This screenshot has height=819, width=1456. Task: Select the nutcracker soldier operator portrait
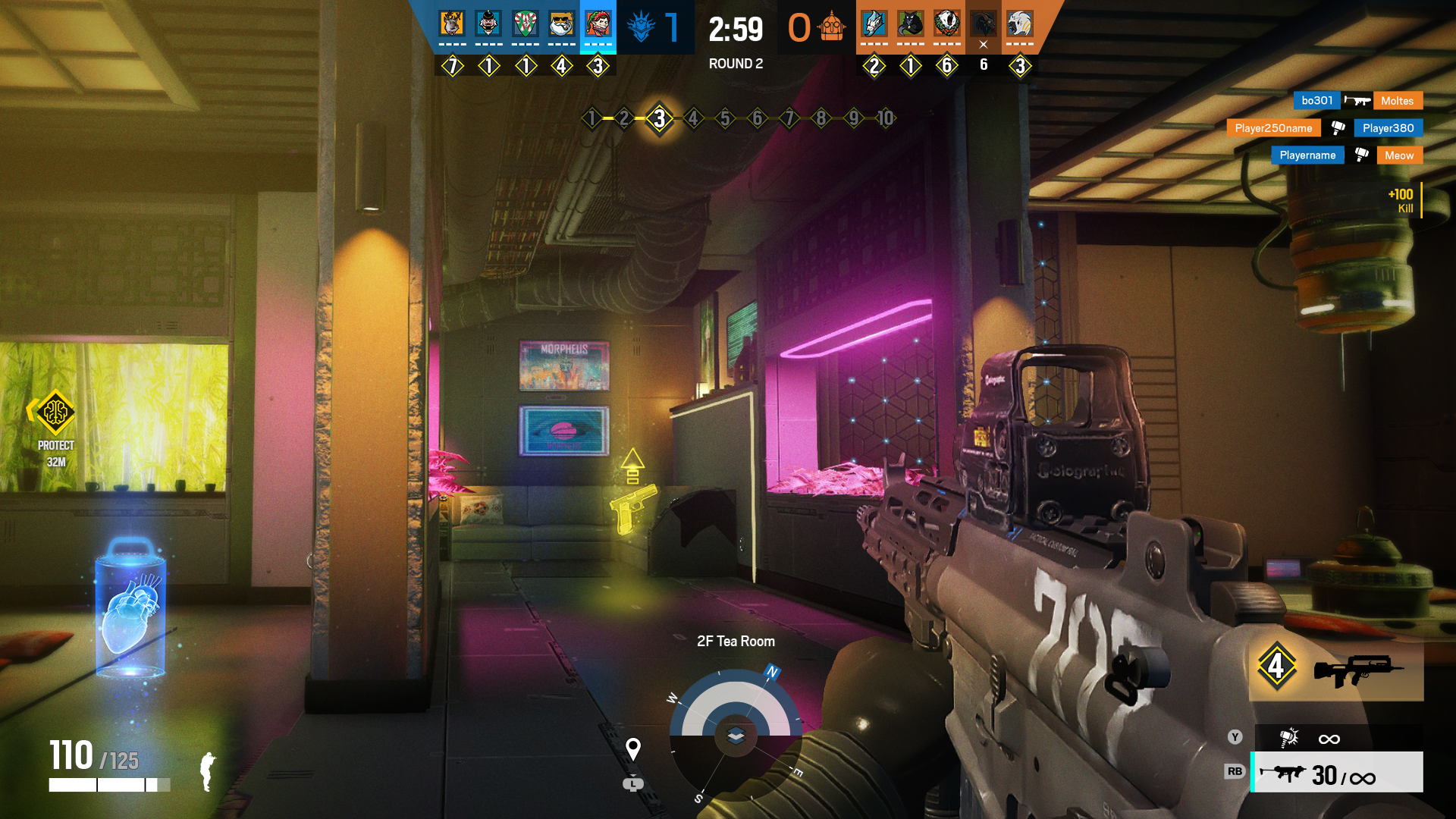488,24
